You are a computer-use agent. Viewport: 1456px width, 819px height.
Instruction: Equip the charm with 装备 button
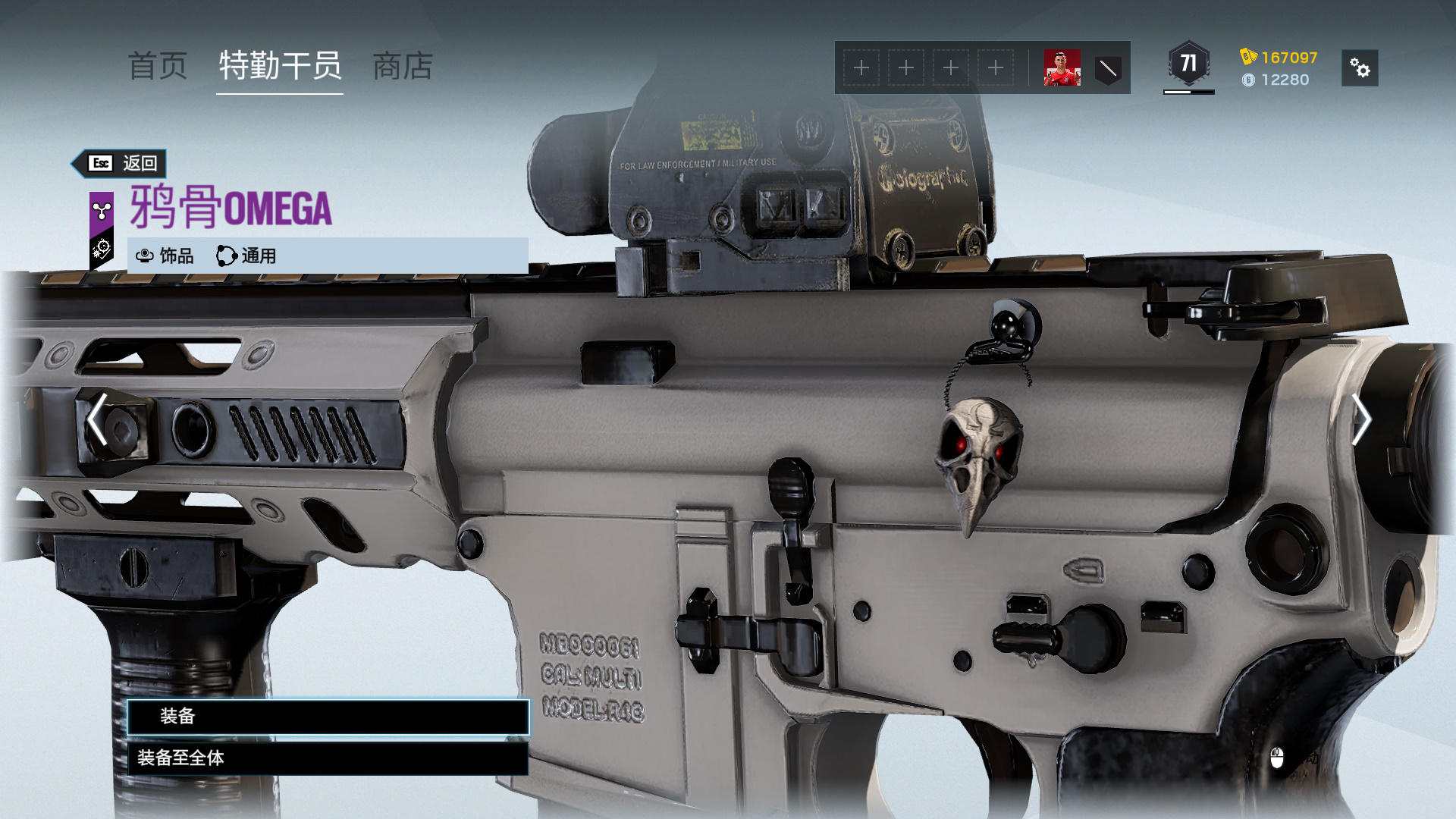(x=328, y=717)
